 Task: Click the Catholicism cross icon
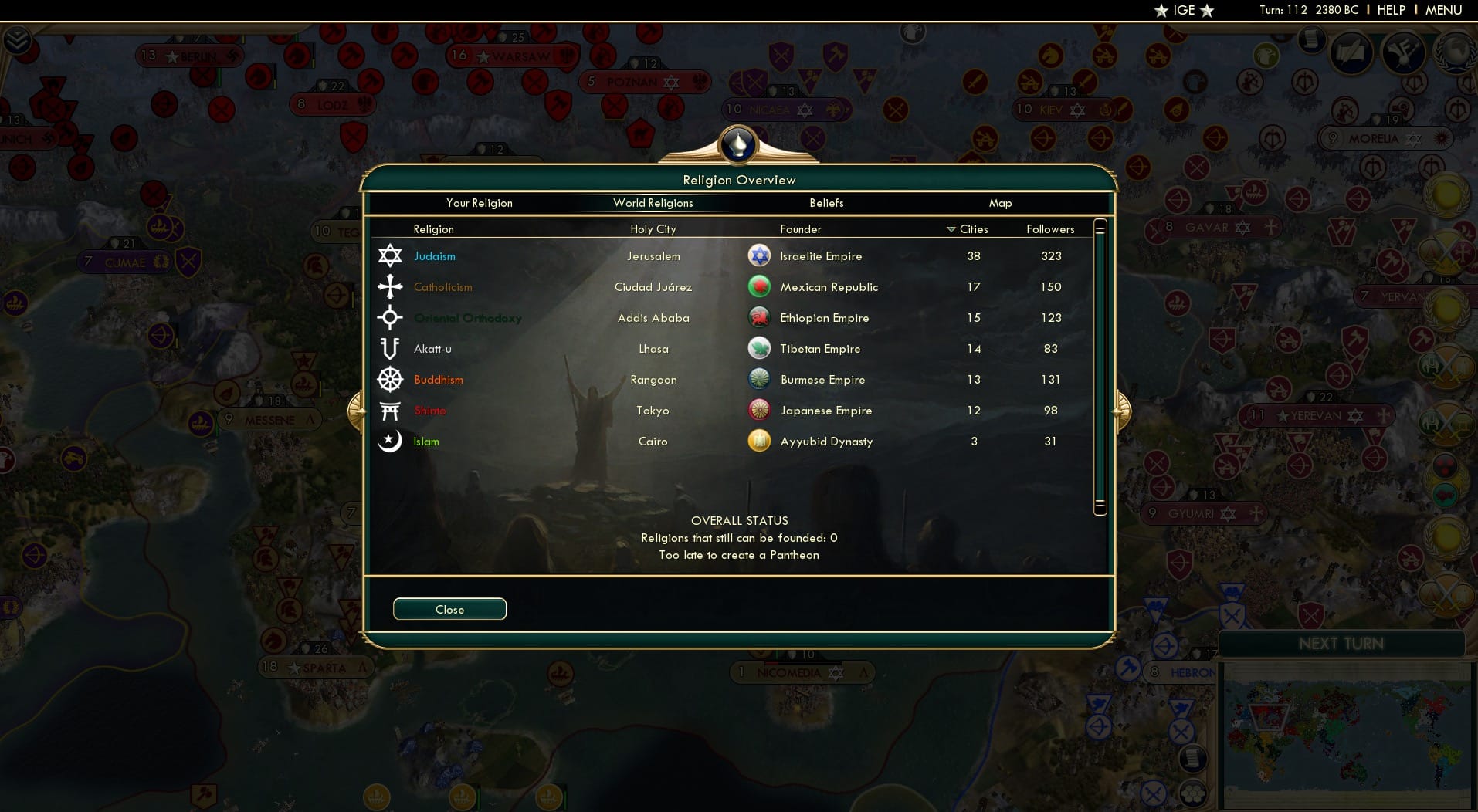[391, 286]
